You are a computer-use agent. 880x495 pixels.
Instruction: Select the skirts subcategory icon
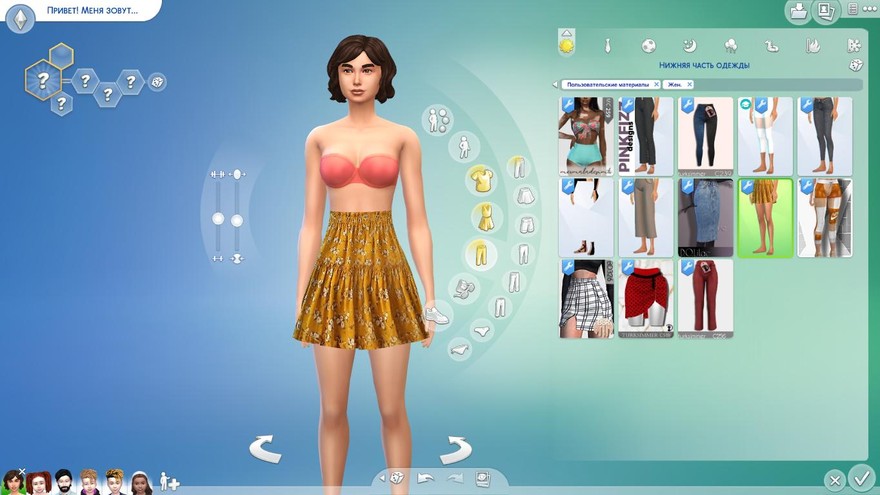click(524, 196)
